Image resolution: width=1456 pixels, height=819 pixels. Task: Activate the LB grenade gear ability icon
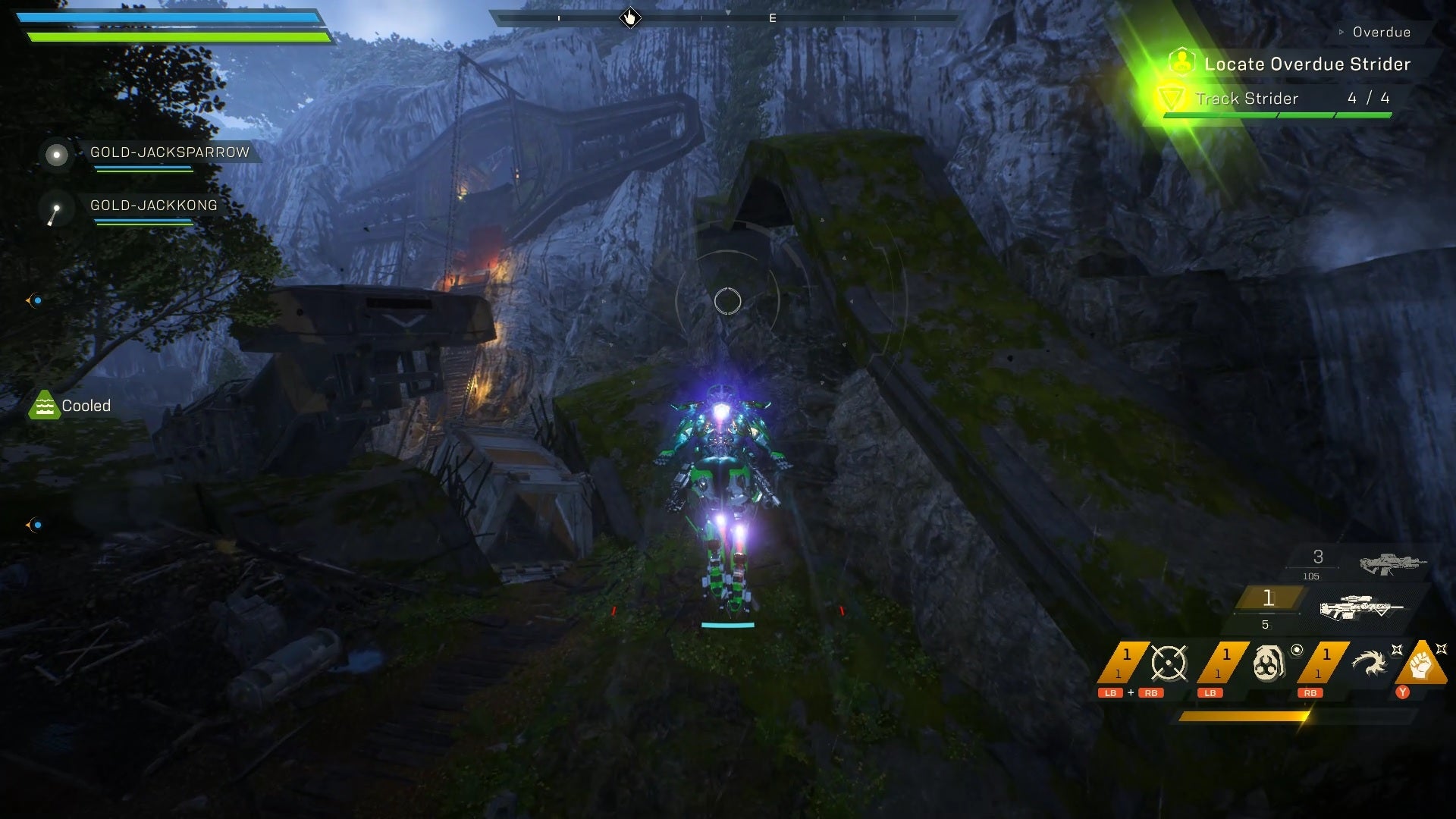(x=1269, y=661)
